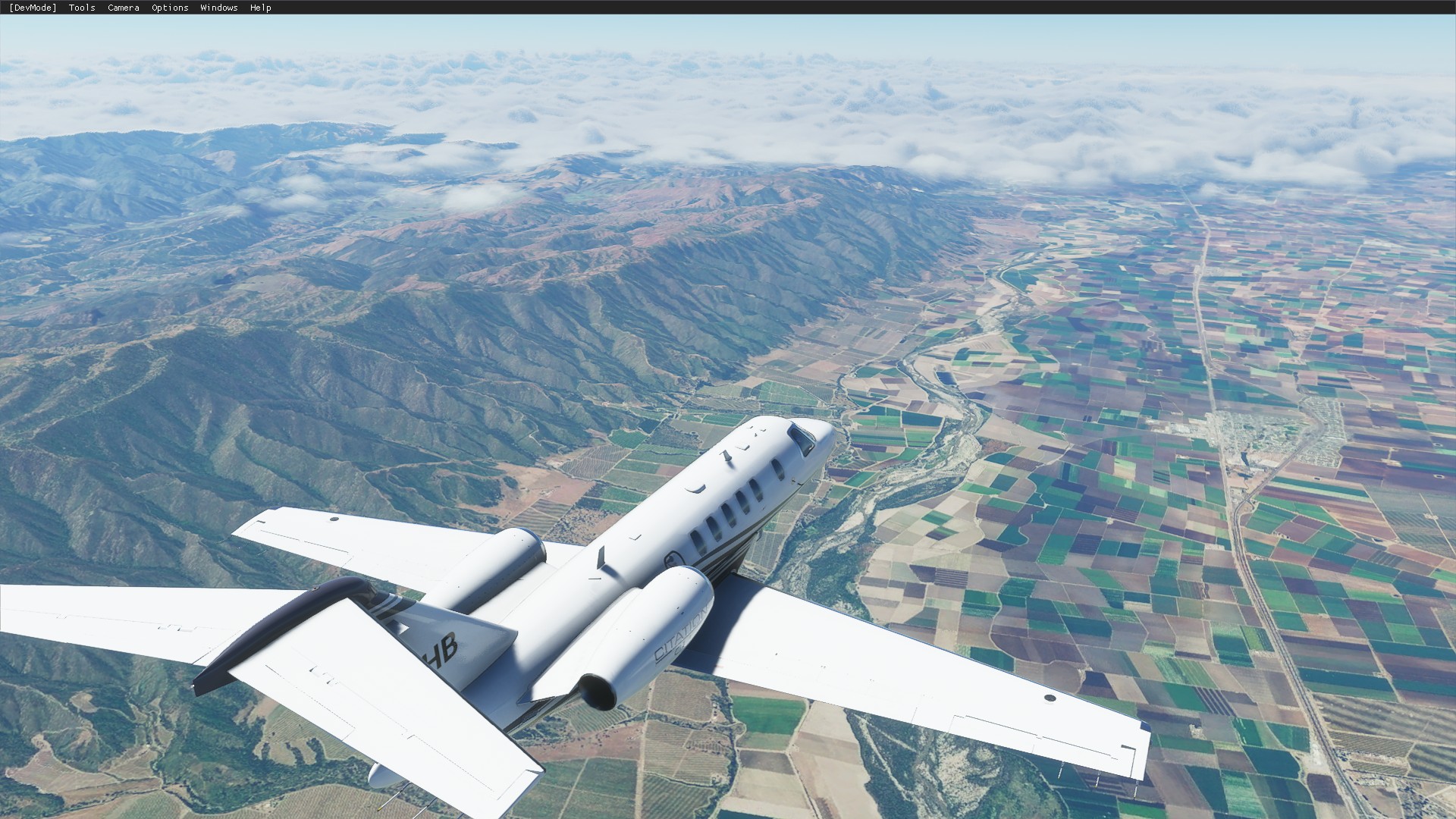Open the Tools menu

tap(82, 8)
